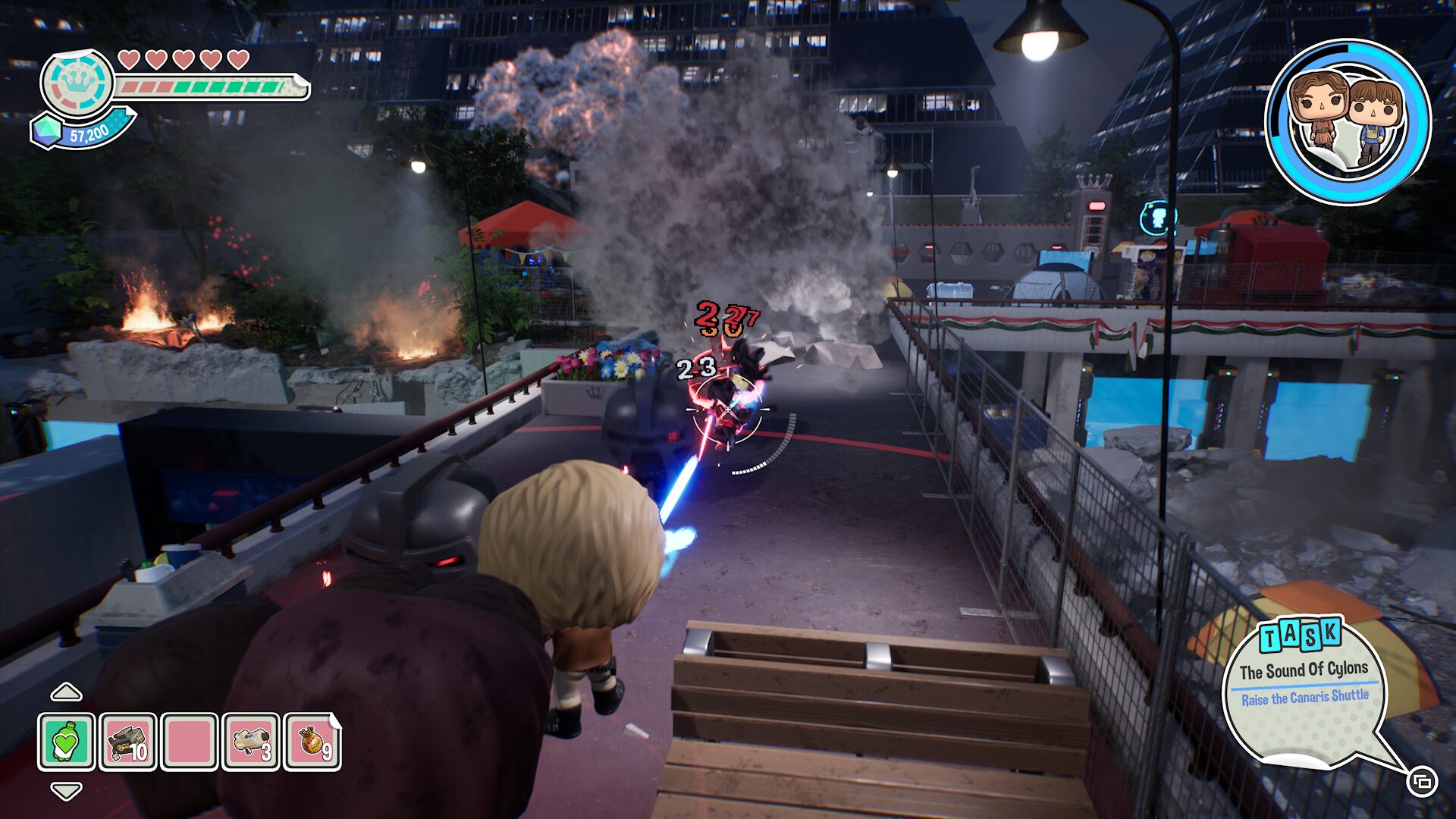Select the item slot showing 3

(252, 742)
